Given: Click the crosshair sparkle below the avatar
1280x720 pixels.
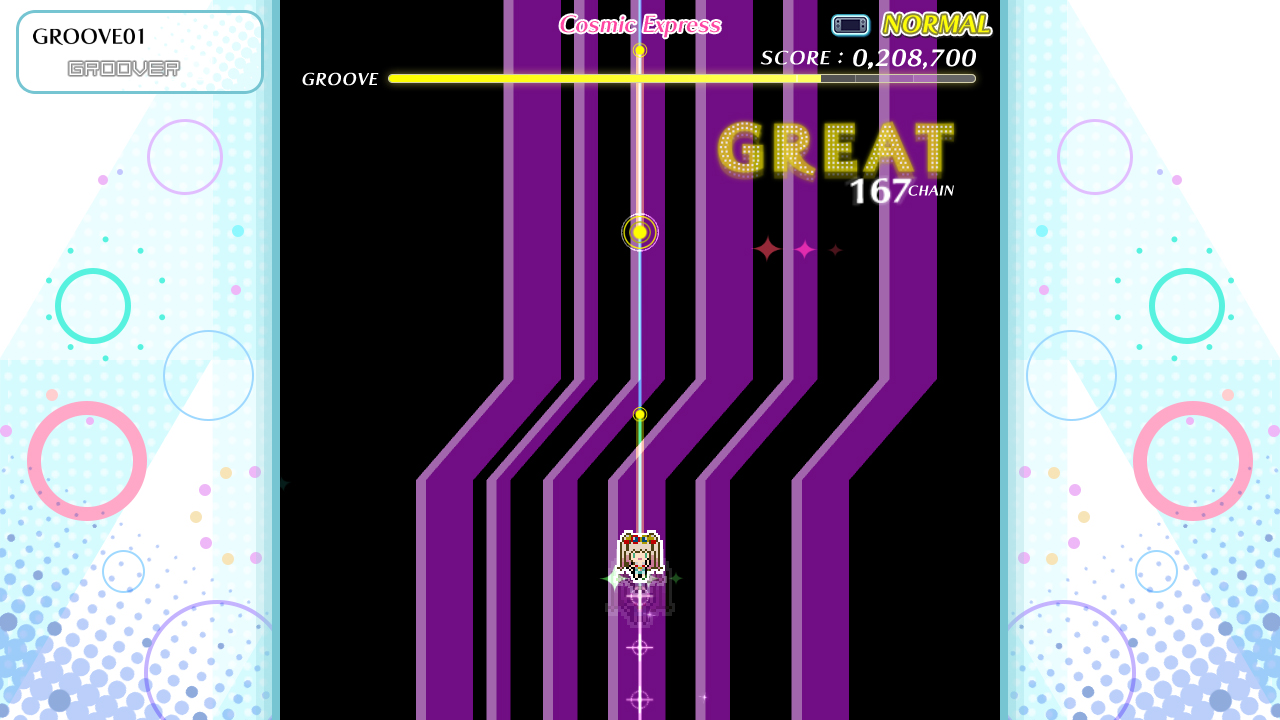Looking at the screenshot, I should click(639, 649).
